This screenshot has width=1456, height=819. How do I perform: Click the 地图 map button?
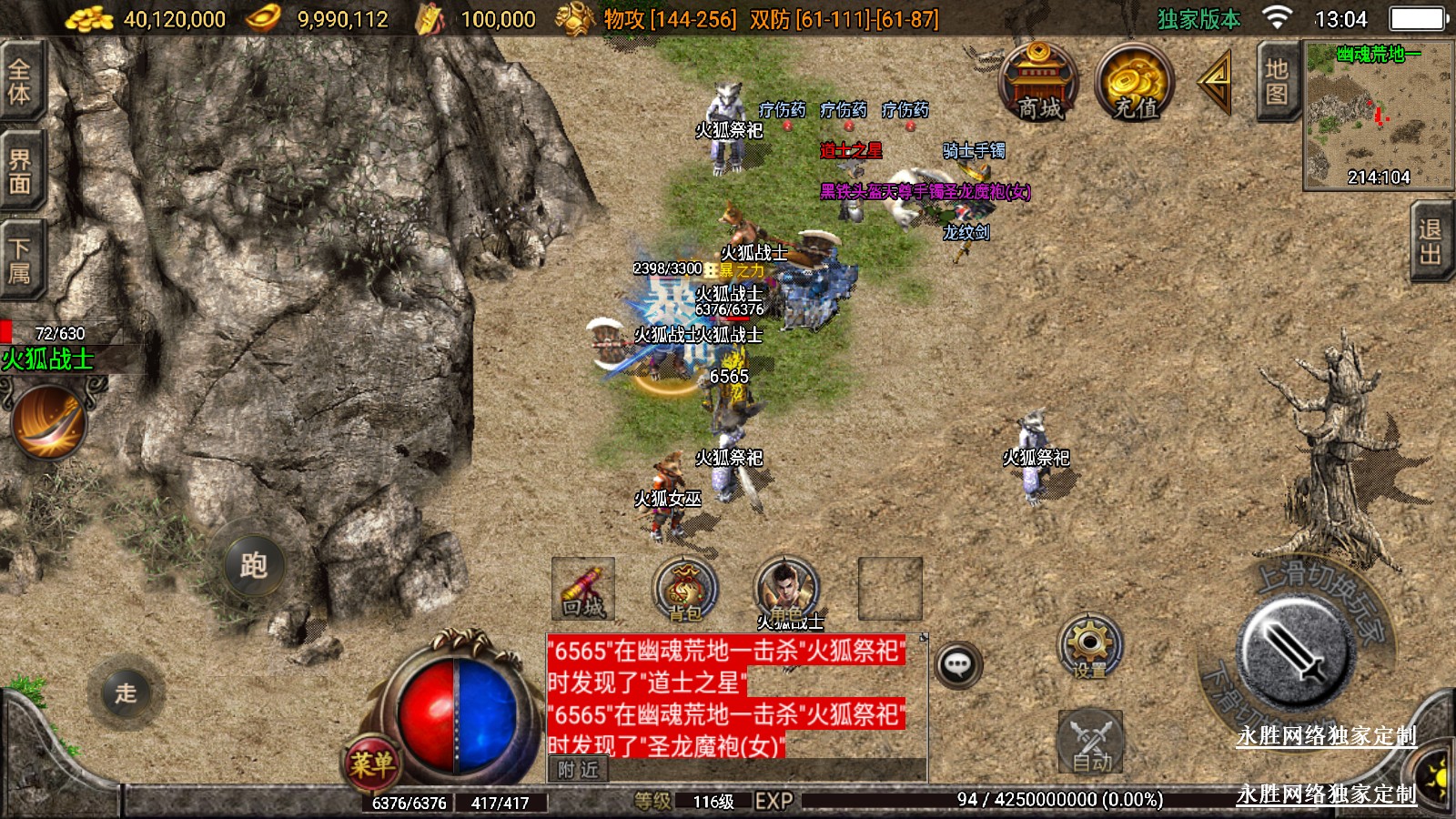pyautogui.click(x=1277, y=82)
